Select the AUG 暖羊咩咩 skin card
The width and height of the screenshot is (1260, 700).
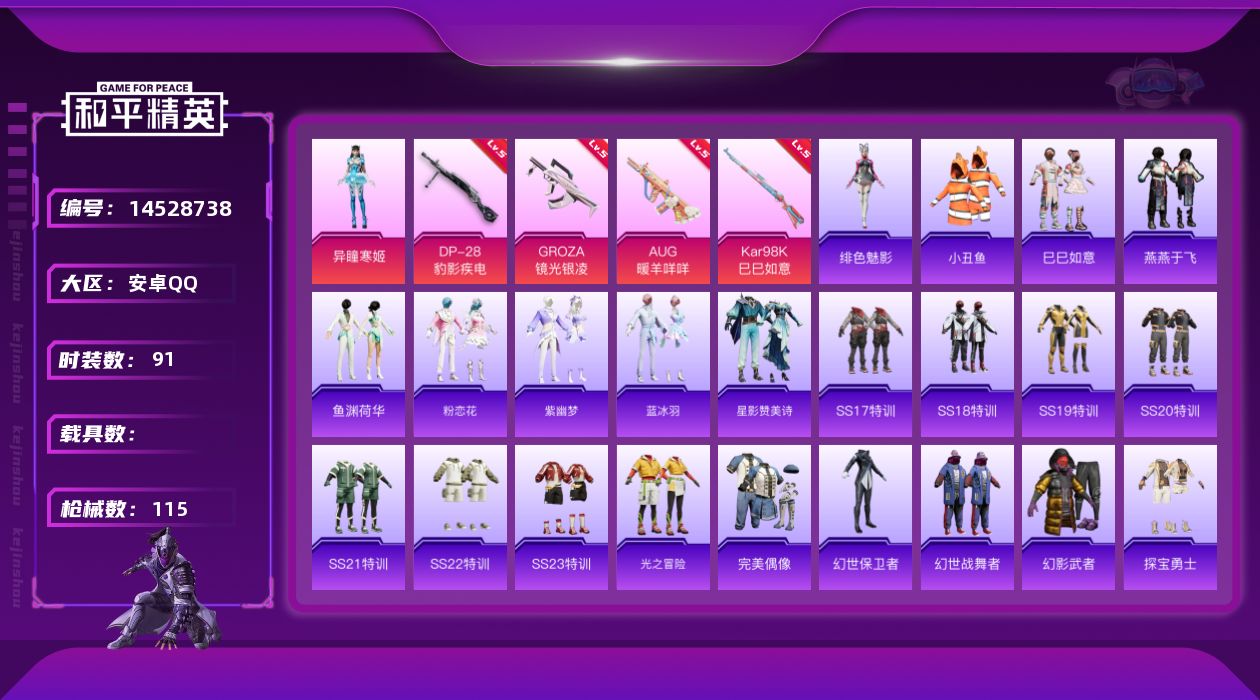click(x=663, y=211)
